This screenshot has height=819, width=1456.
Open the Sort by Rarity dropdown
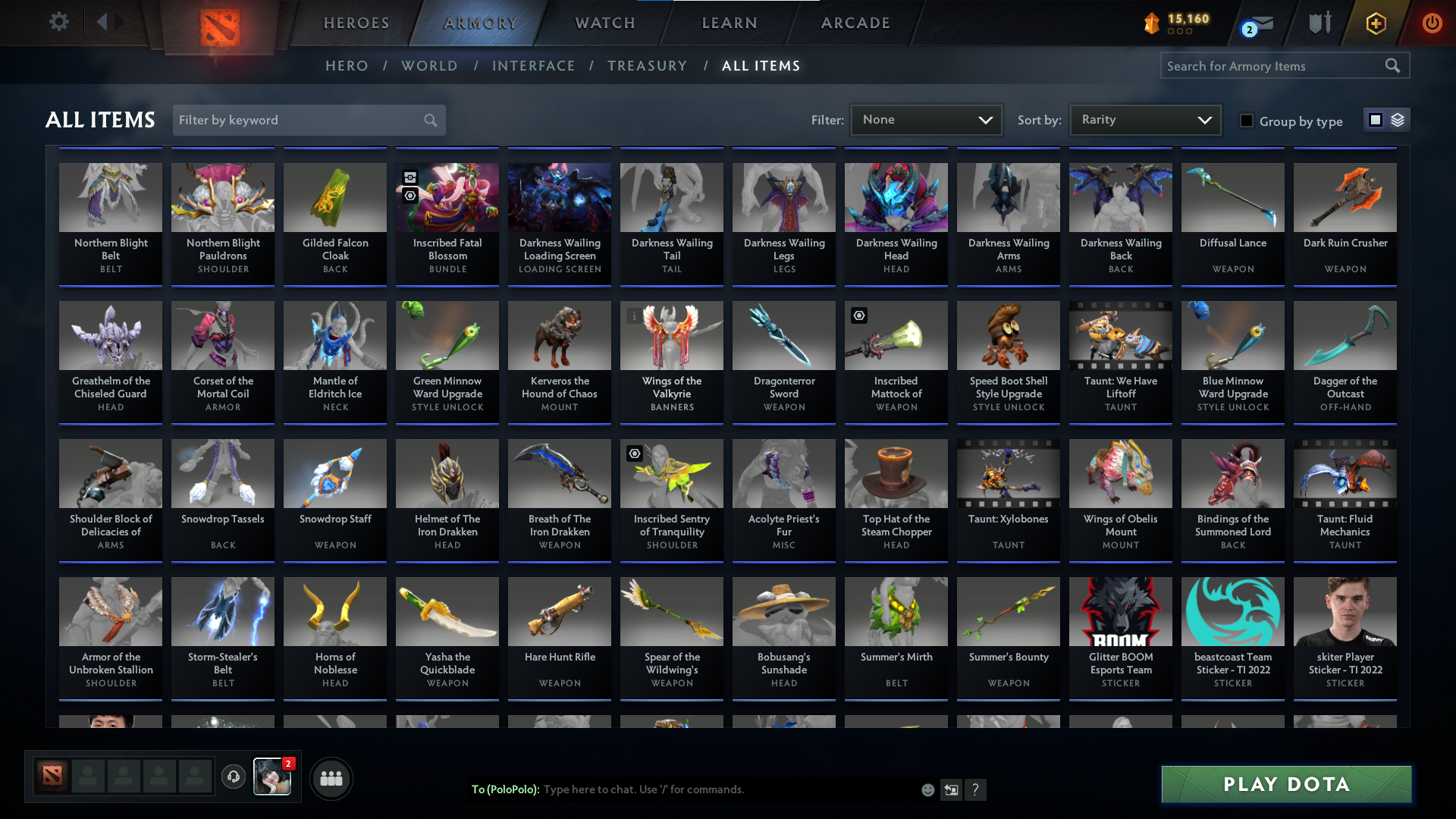tap(1144, 119)
